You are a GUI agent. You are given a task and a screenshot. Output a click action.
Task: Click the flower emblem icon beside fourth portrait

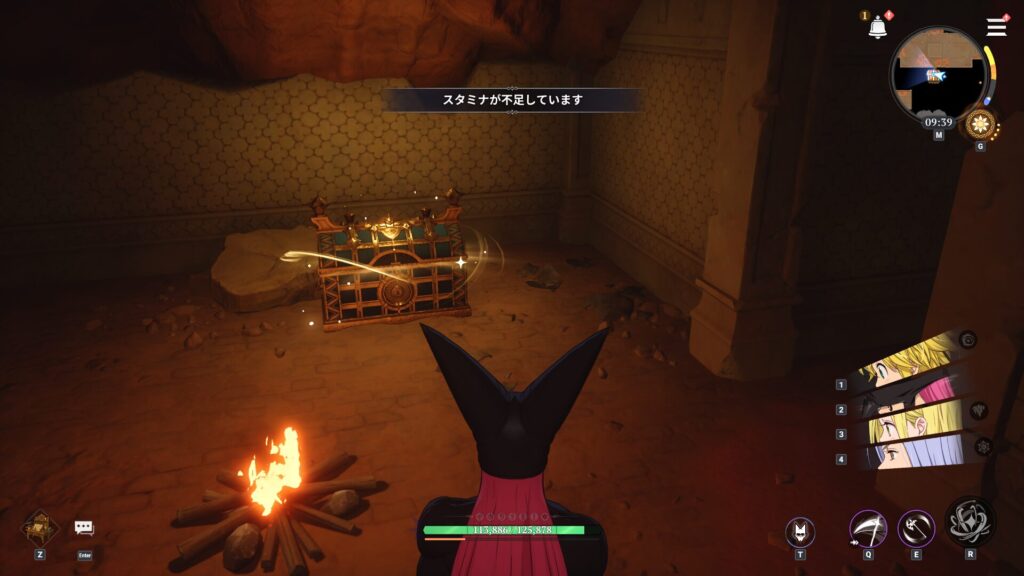click(x=984, y=446)
